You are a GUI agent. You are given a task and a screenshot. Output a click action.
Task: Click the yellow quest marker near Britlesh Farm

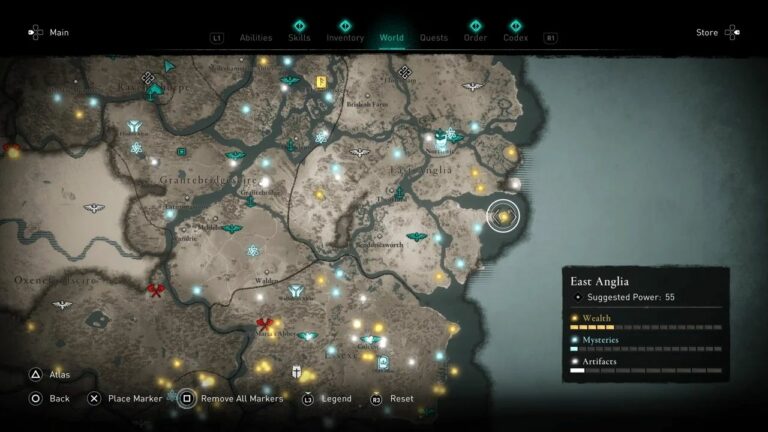coord(322,83)
